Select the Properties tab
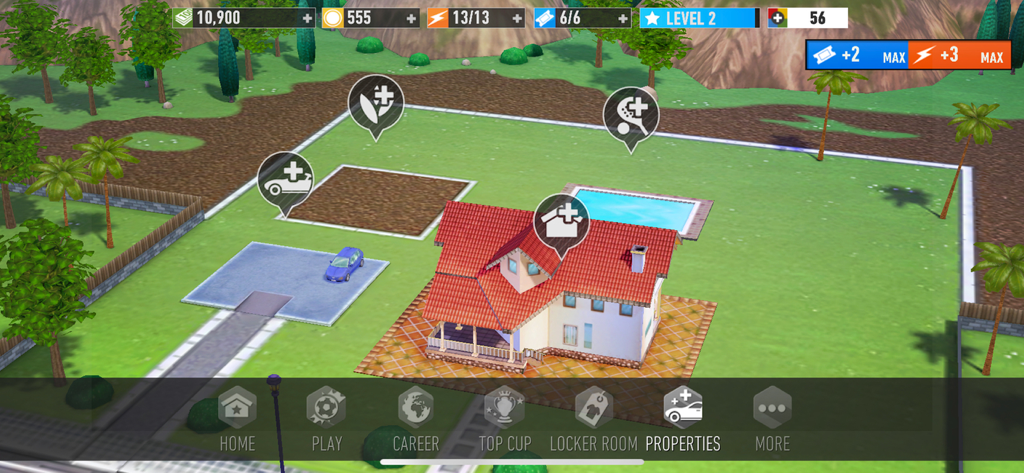The height and width of the screenshot is (473, 1024). pyautogui.click(x=683, y=419)
